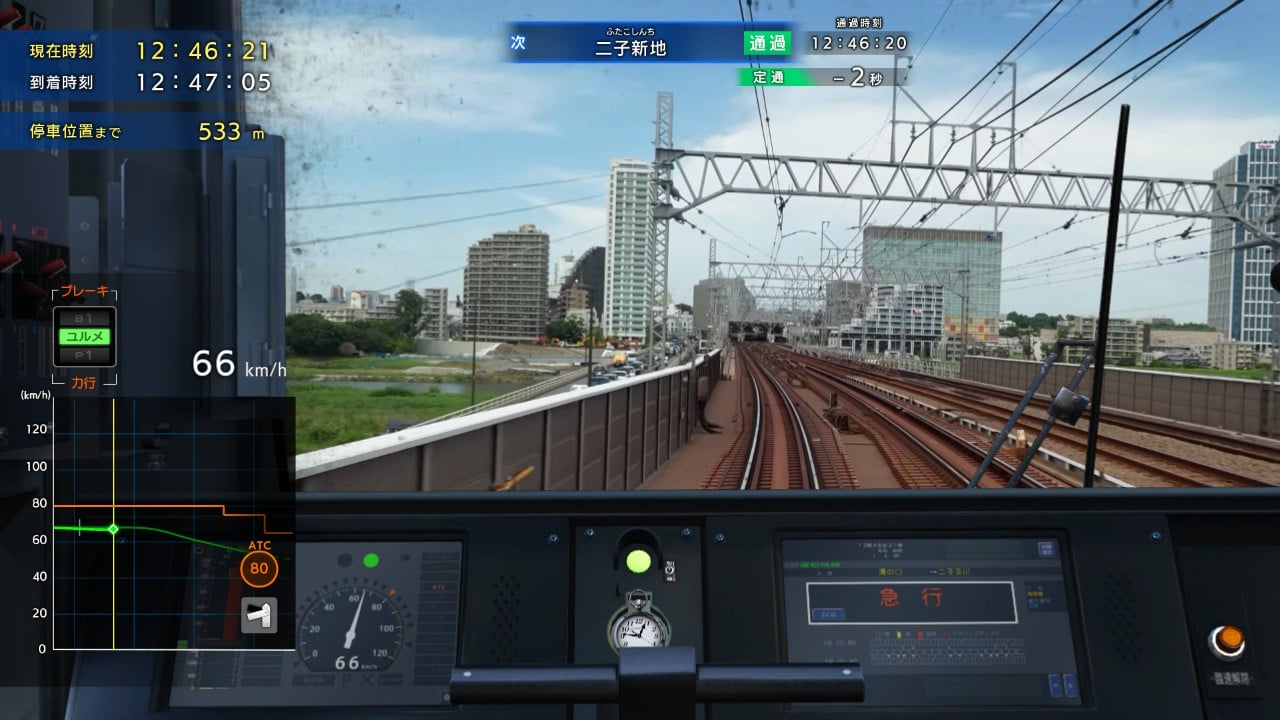Click the green 通過 badge beside 二子新地
The height and width of the screenshot is (720, 1280).
(x=768, y=43)
